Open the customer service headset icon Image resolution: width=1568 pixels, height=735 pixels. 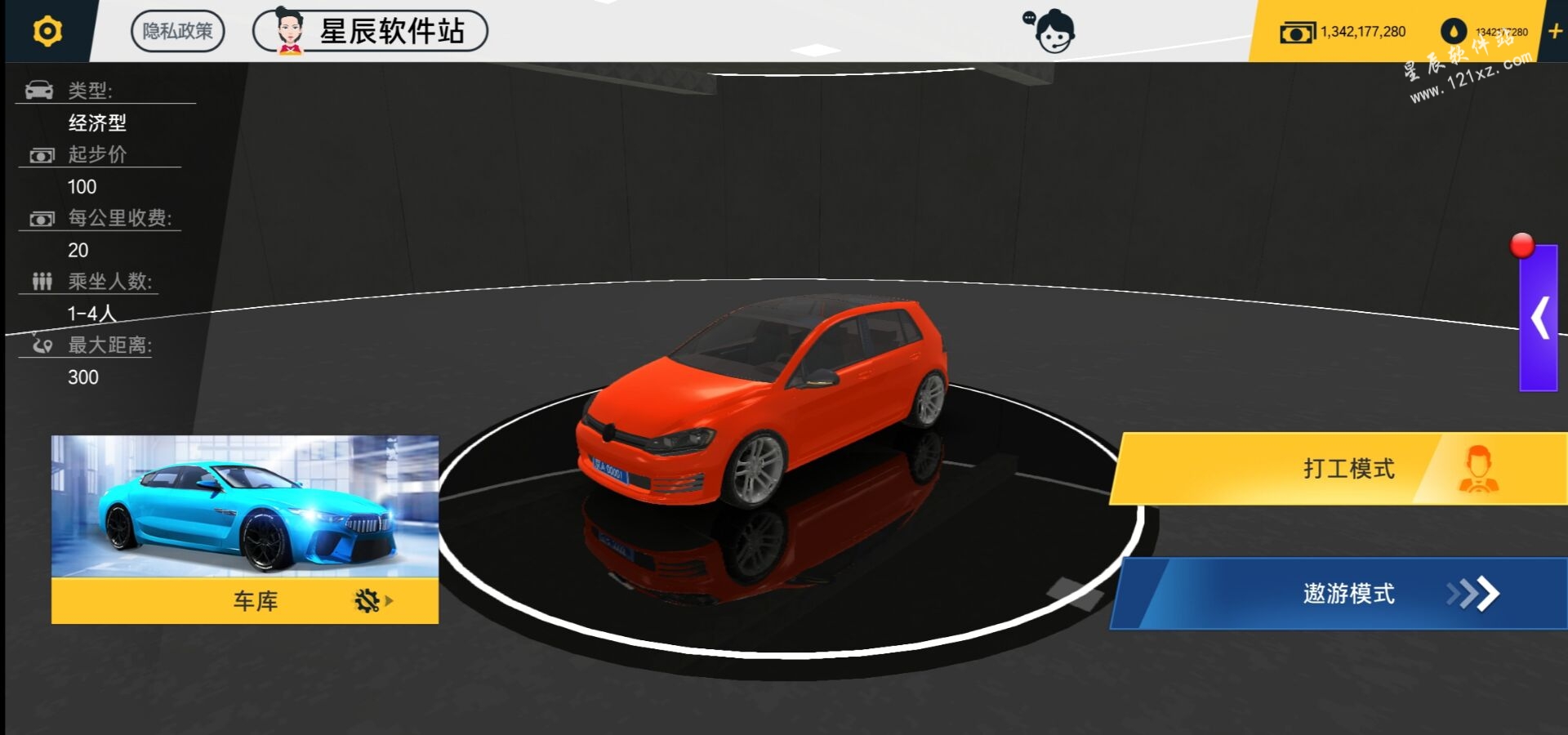coord(1052,32)
